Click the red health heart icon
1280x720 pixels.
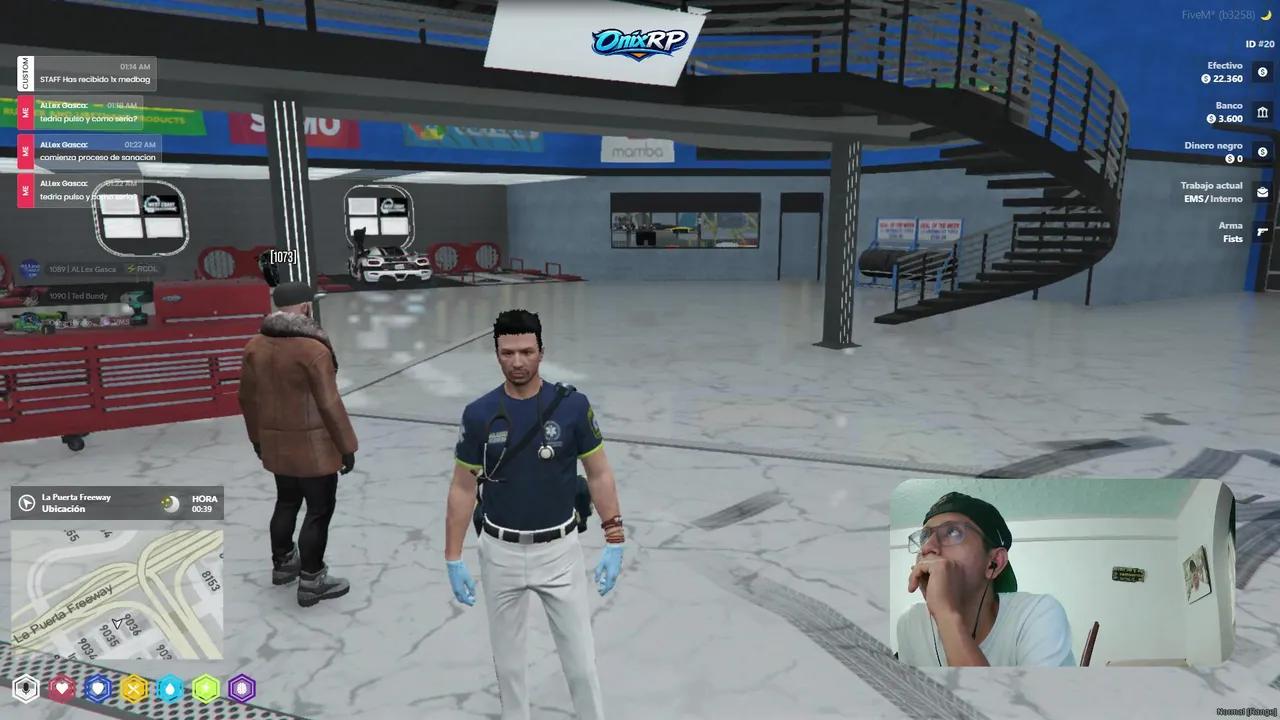coord(62,688)
